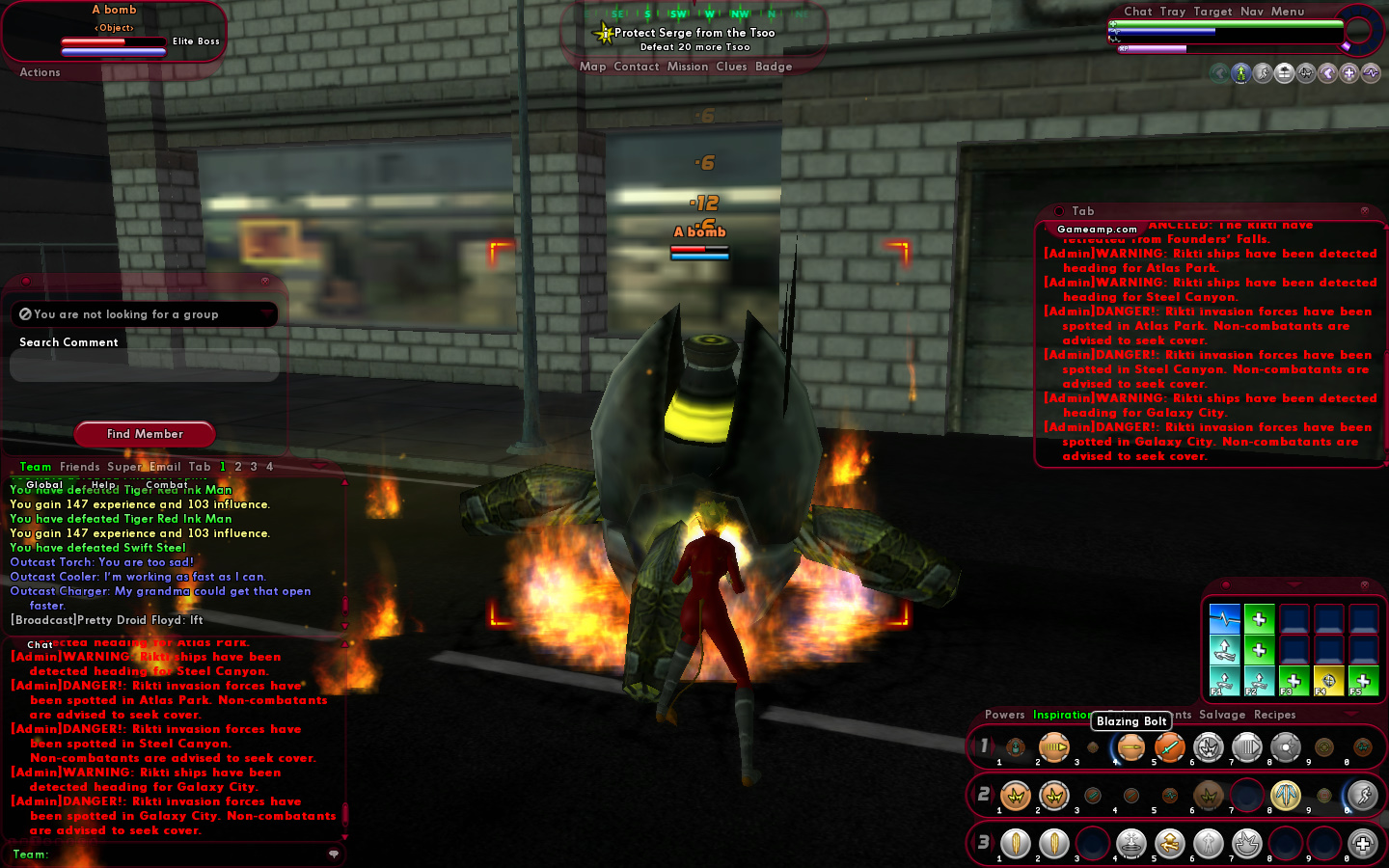Open the Badge window
Screen dimensions: 1389x868
pos(774,67)
